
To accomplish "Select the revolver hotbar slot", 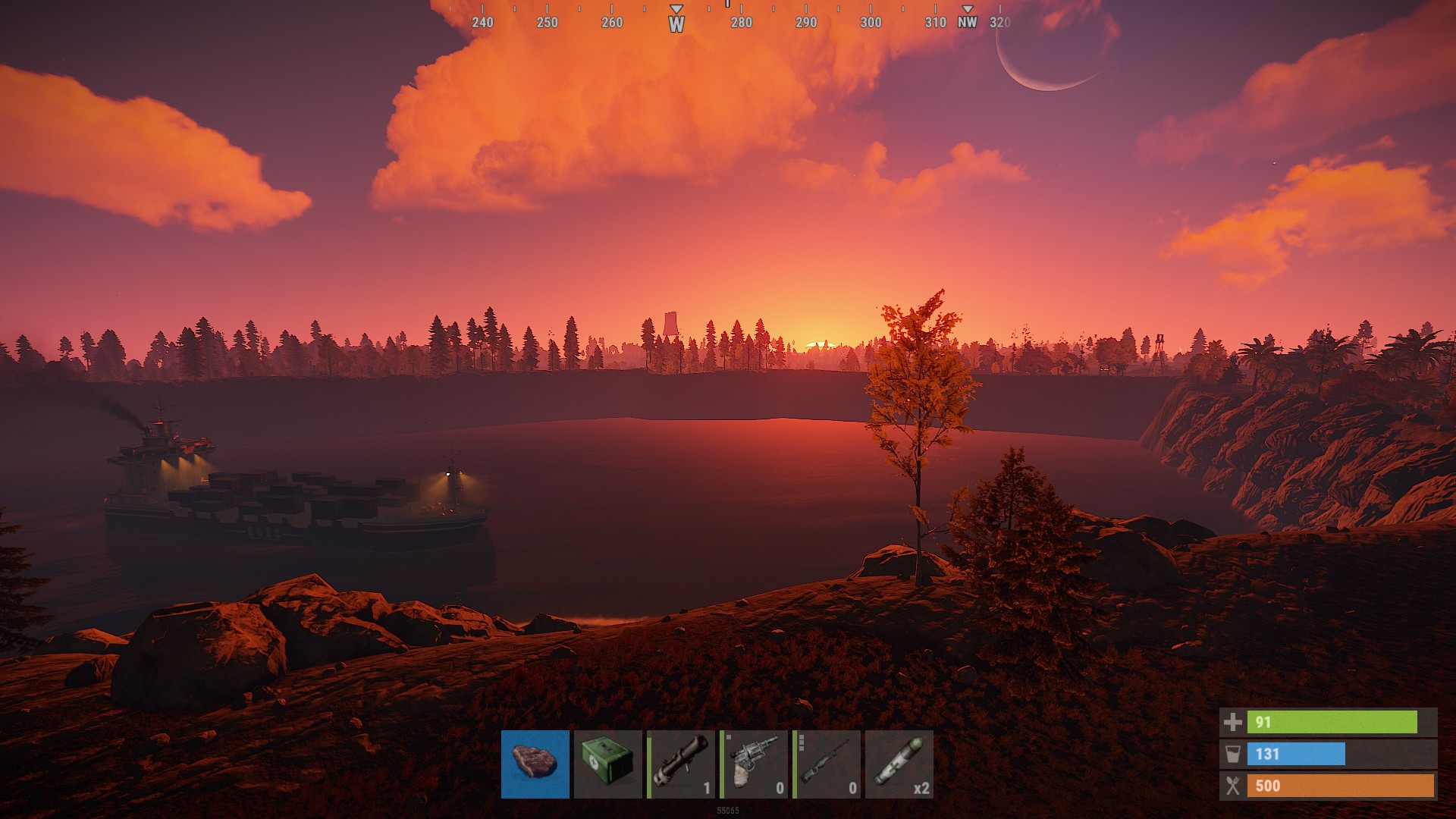I will (x=753, y=764).
